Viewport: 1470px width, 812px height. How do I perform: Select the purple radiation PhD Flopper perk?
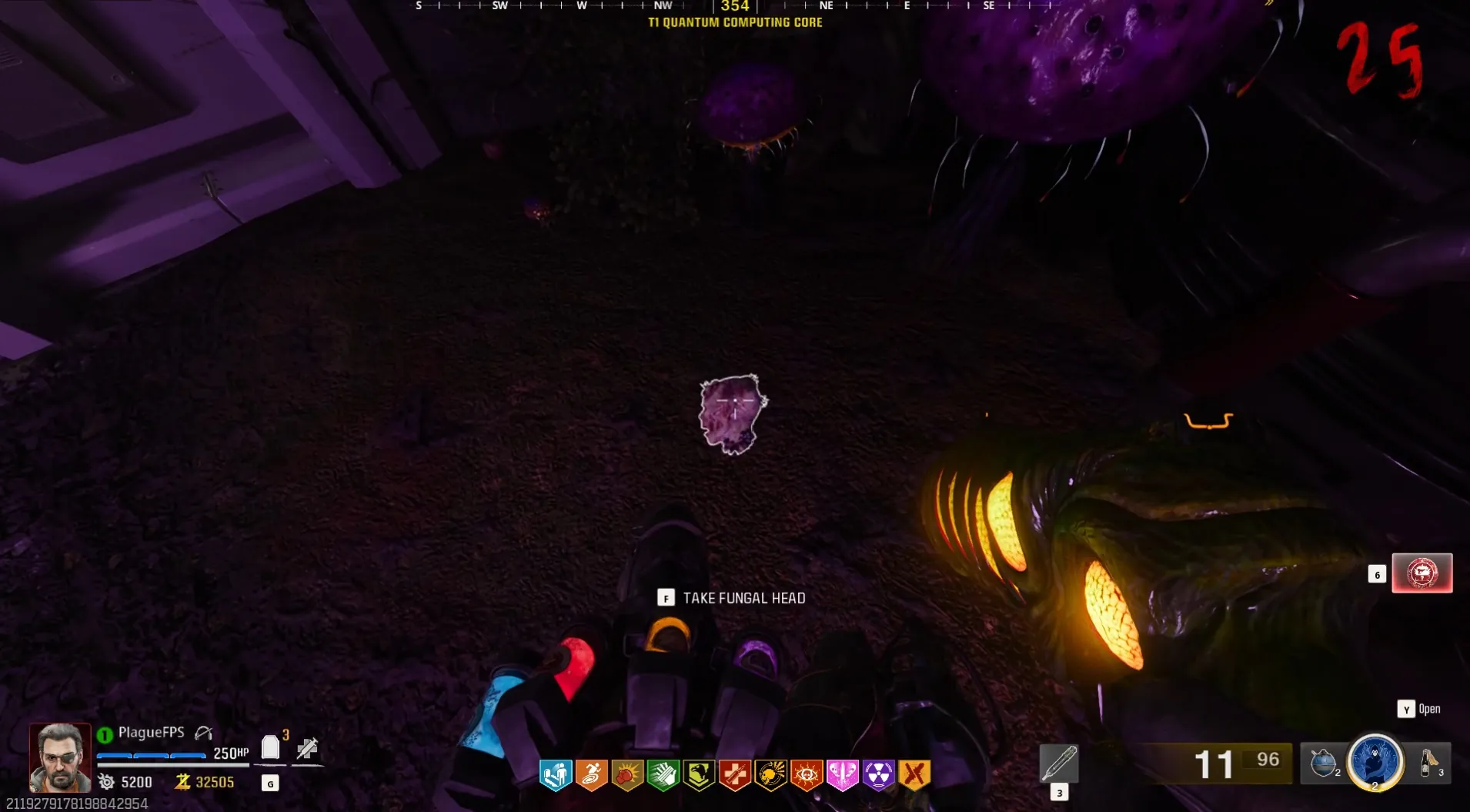878,774
